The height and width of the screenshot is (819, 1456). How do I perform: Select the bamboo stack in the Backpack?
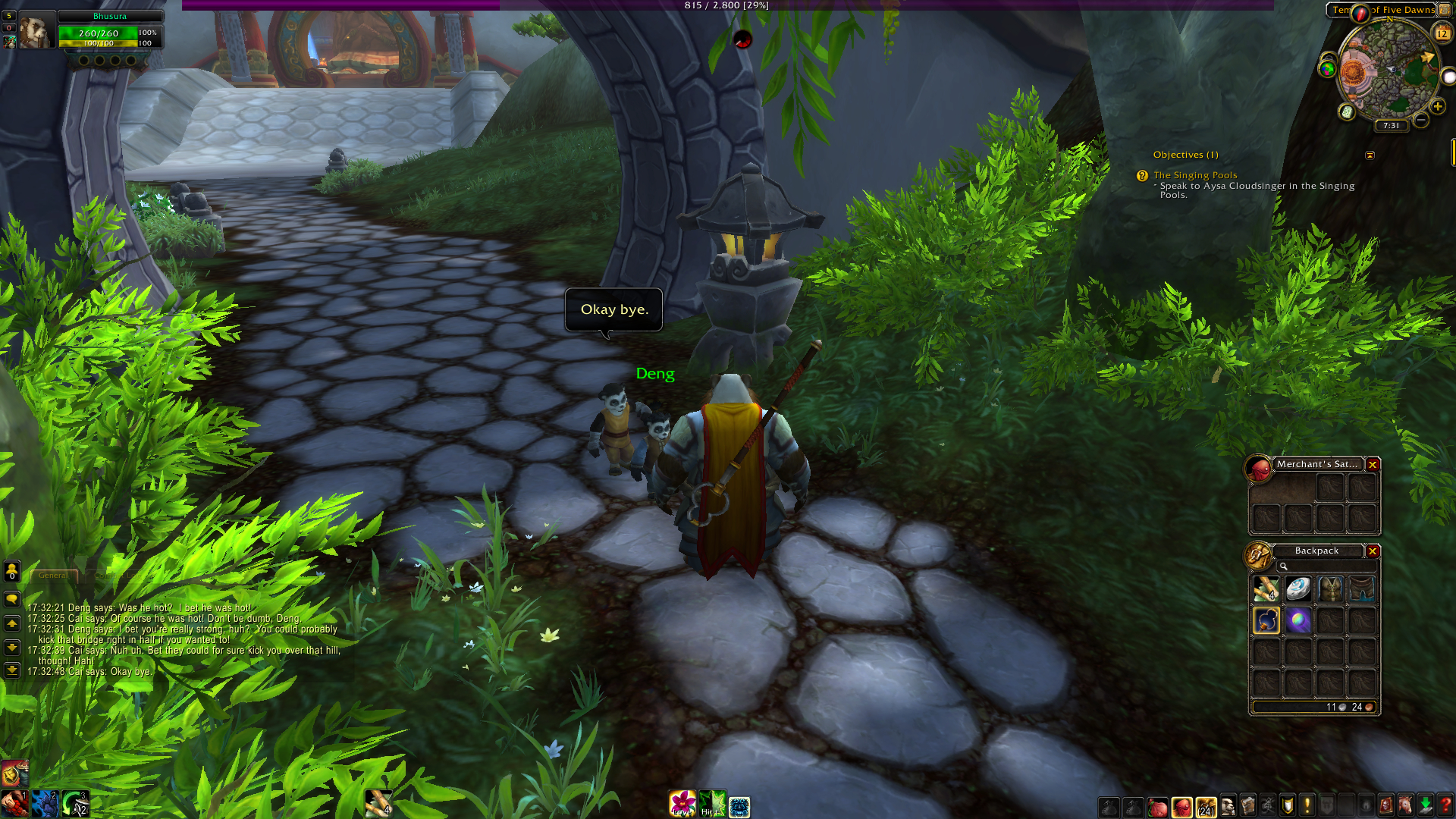(1266, 589)
